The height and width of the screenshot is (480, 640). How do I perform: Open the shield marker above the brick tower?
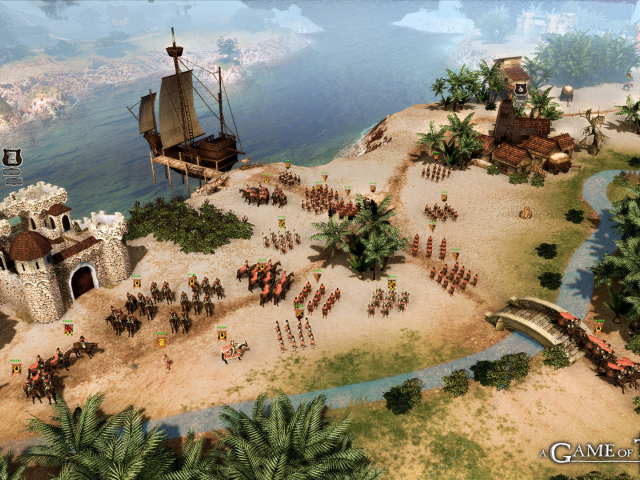(x=521, y=88)
